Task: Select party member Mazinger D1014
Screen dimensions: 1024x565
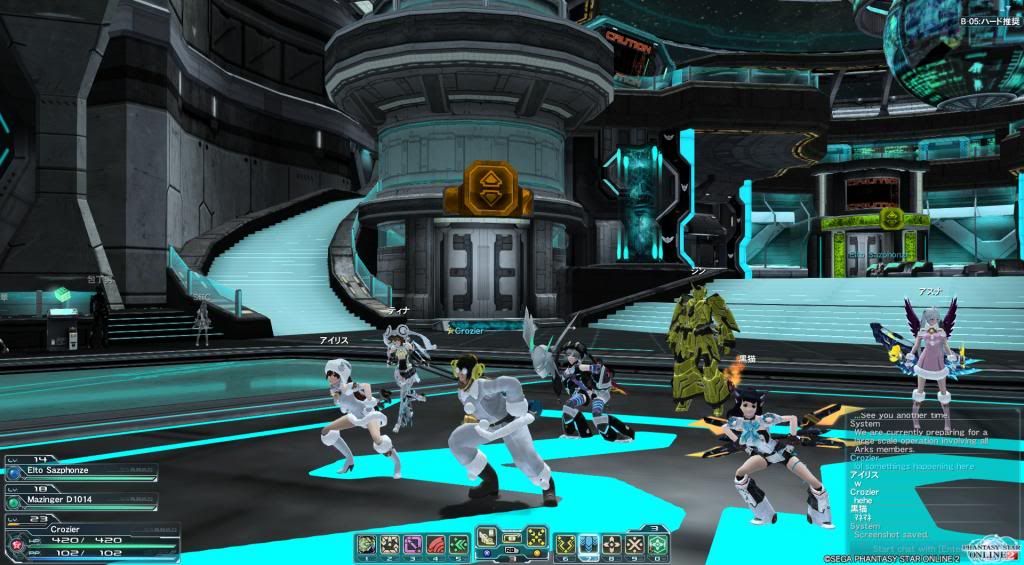Action: click(80, 497)
